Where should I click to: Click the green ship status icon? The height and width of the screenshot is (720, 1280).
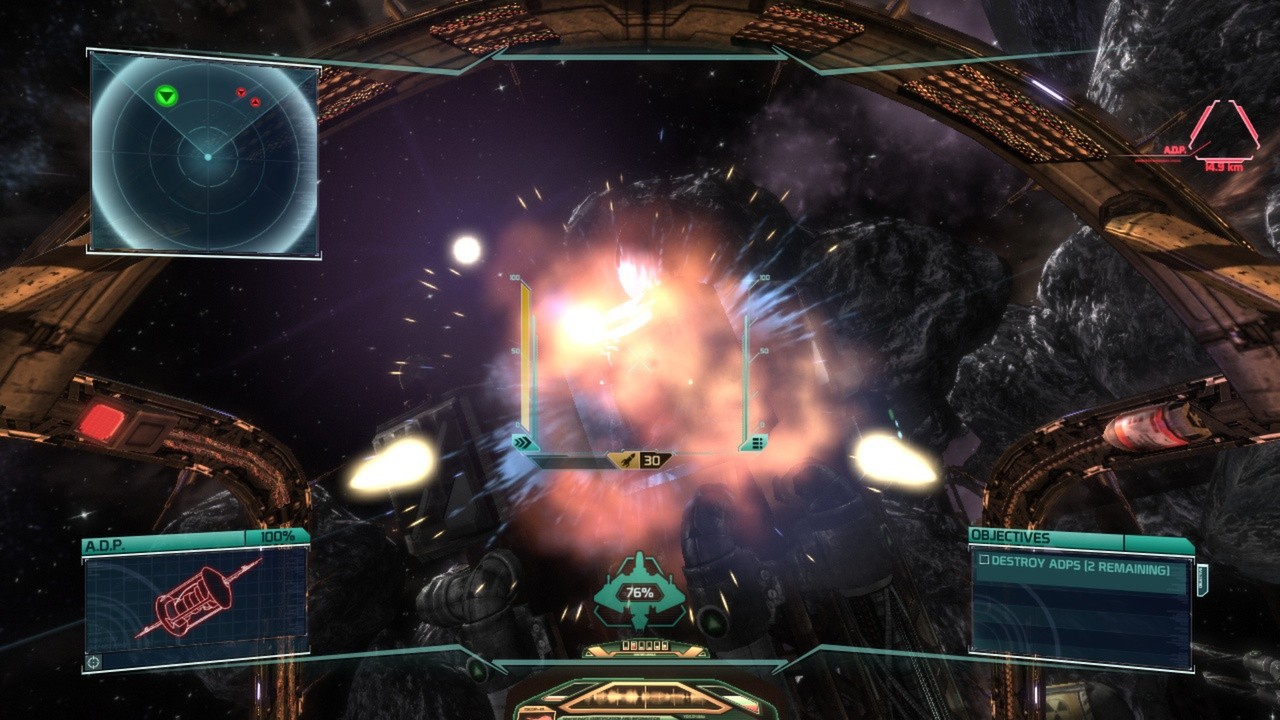(x=639, y=591)
